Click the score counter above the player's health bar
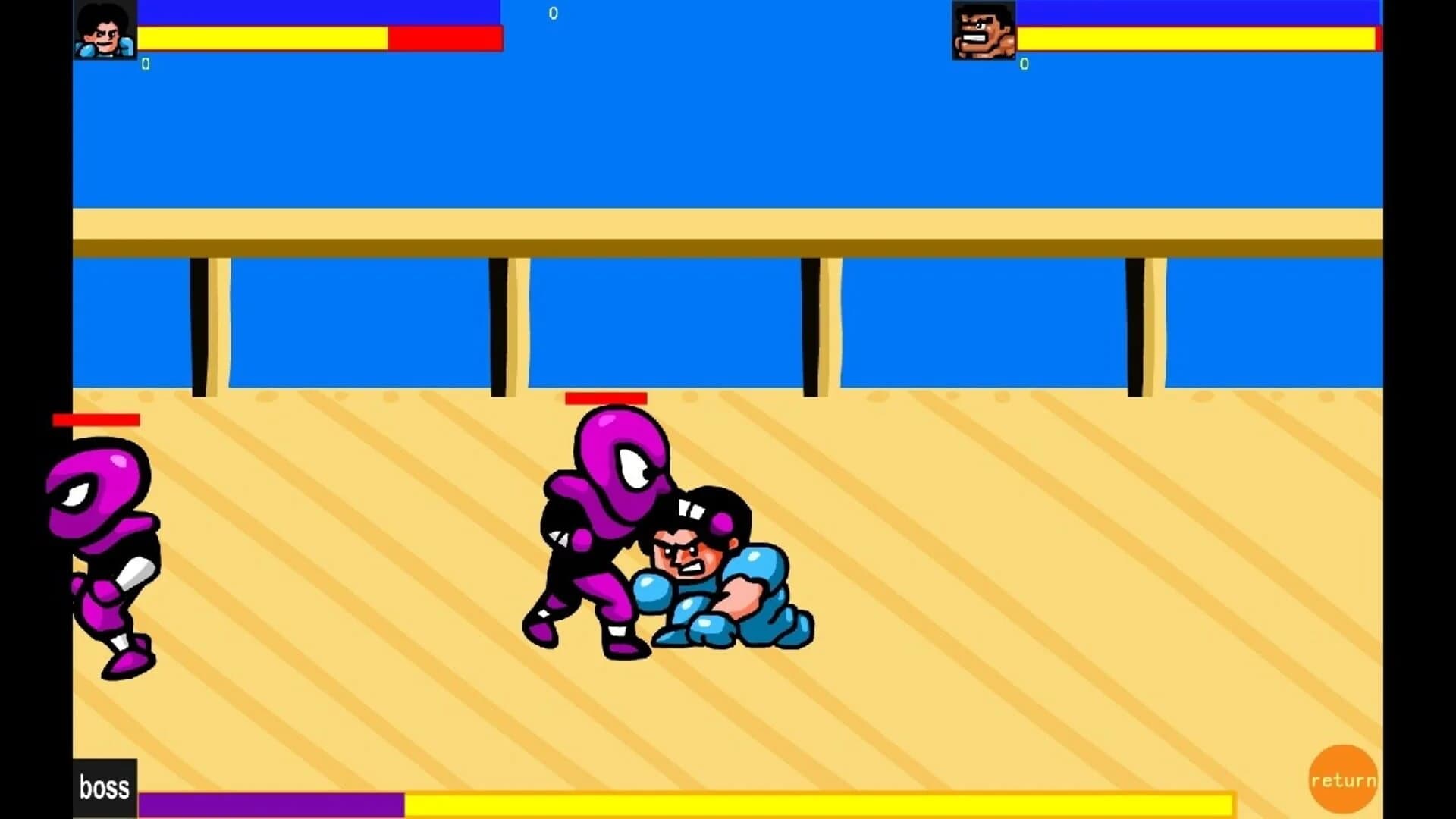The height and width of the screenshot is (819, 1456). (x=145, y=64)
